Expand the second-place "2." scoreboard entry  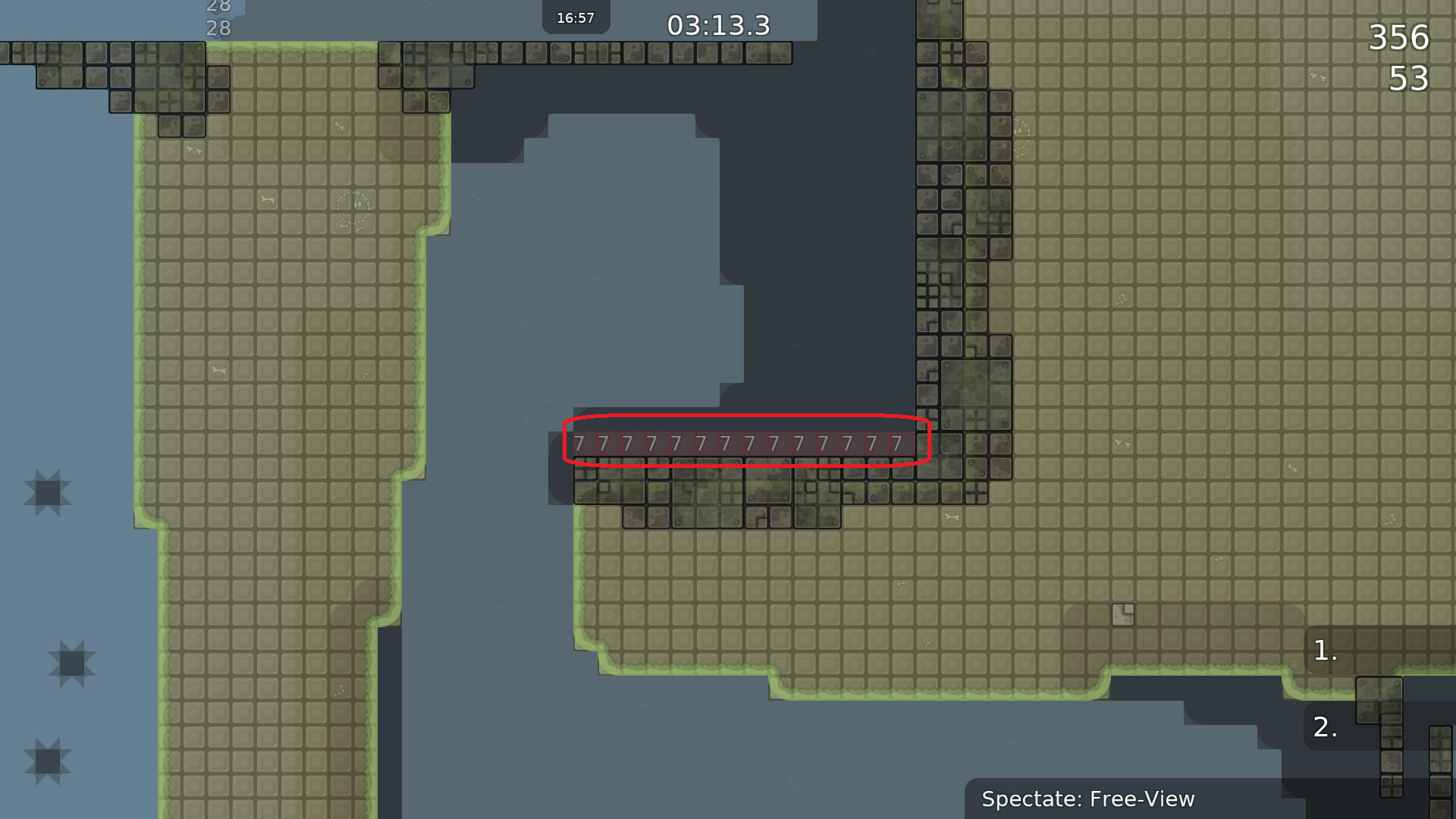pos(1326,726)
